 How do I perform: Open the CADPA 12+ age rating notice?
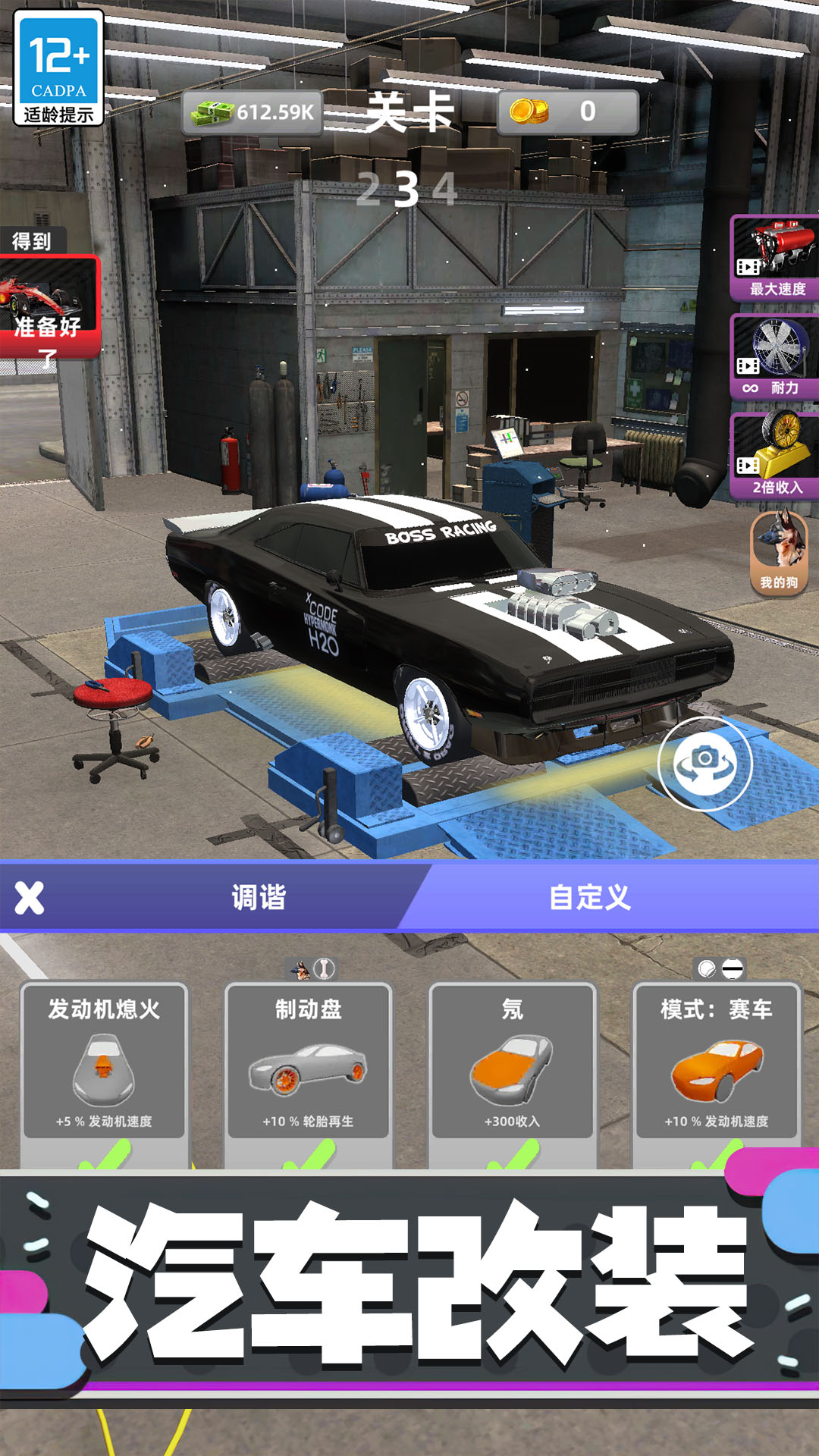pyautogui.click(x=58, y=68)
